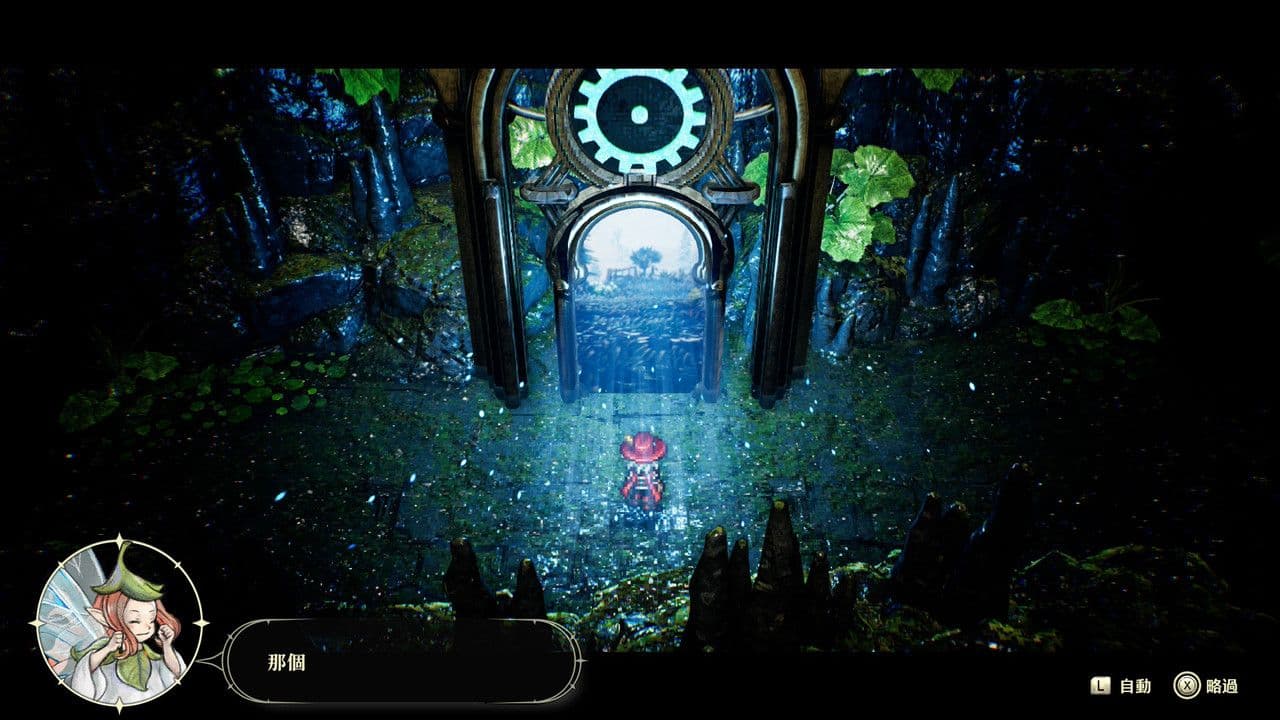Click the small dot at the gear's center
The height and width of the screenshot is (720, 1280).
pos(637,114)
